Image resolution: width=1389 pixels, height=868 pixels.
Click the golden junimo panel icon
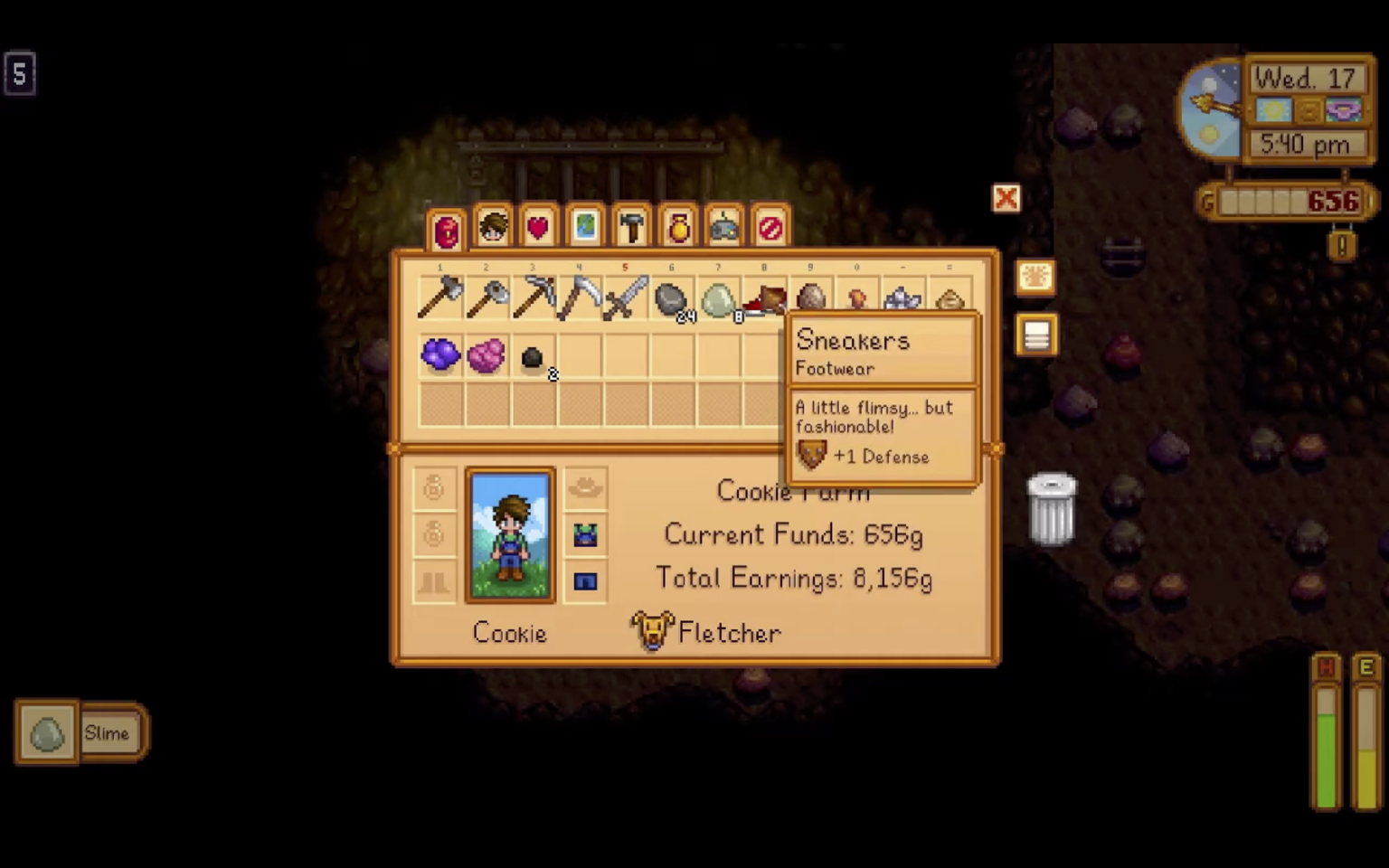tap(1036, 278)
